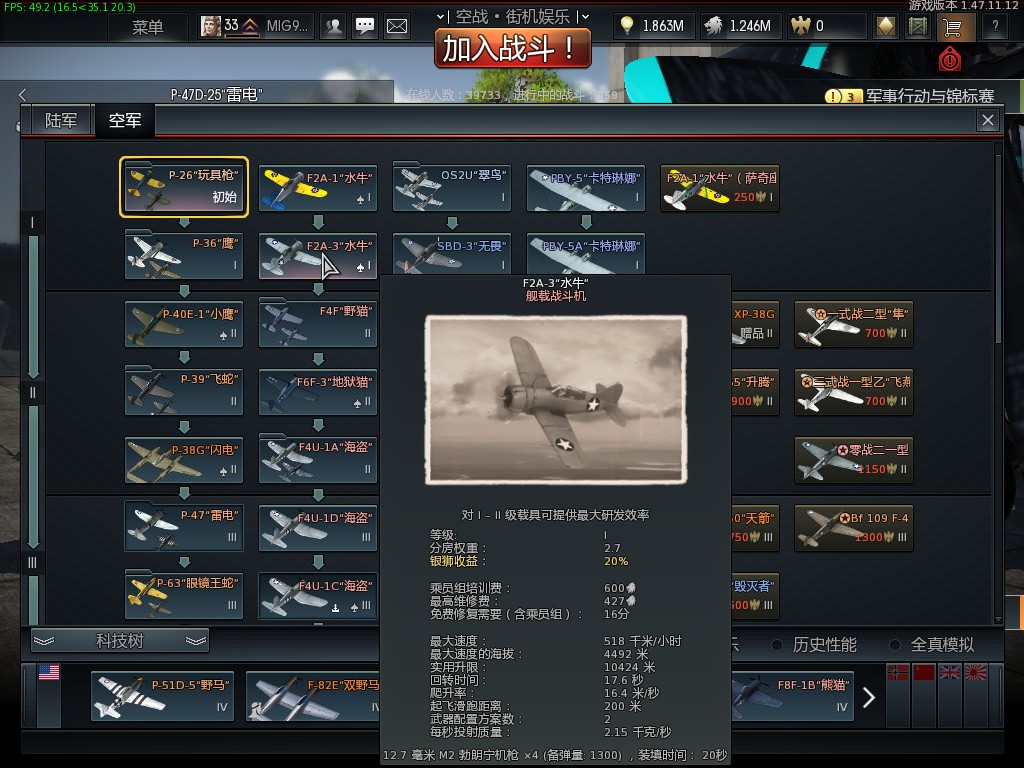This screenshot has width=1024, height=768.
Task: Select the Bf 109 F-4 premium plane
Action: tap(854, 527)
